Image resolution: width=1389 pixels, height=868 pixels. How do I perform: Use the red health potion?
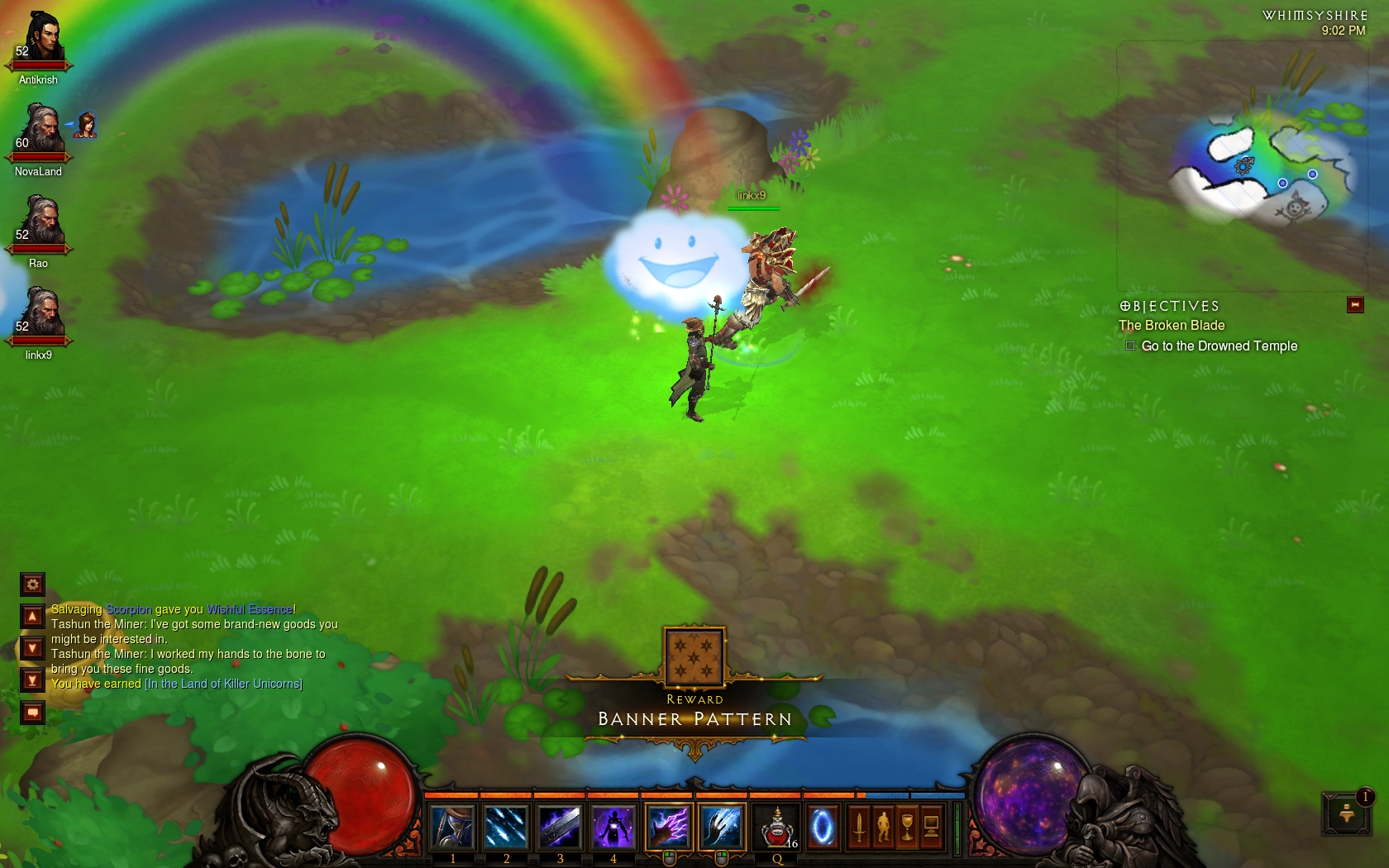[x=776, y=827]
